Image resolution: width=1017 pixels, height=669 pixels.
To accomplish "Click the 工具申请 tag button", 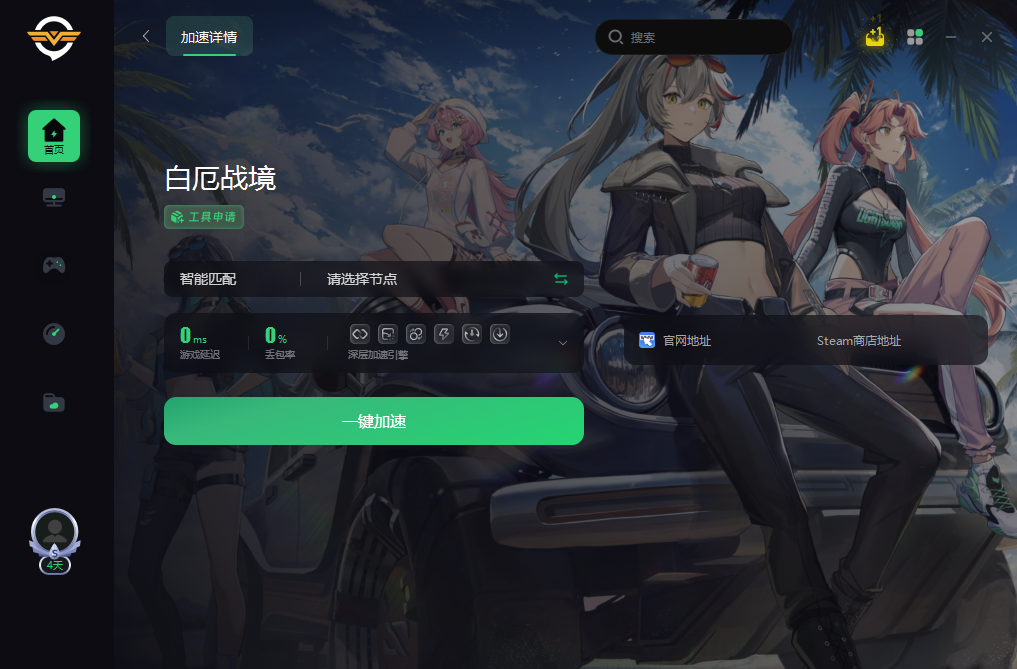I will coord(204,216).
